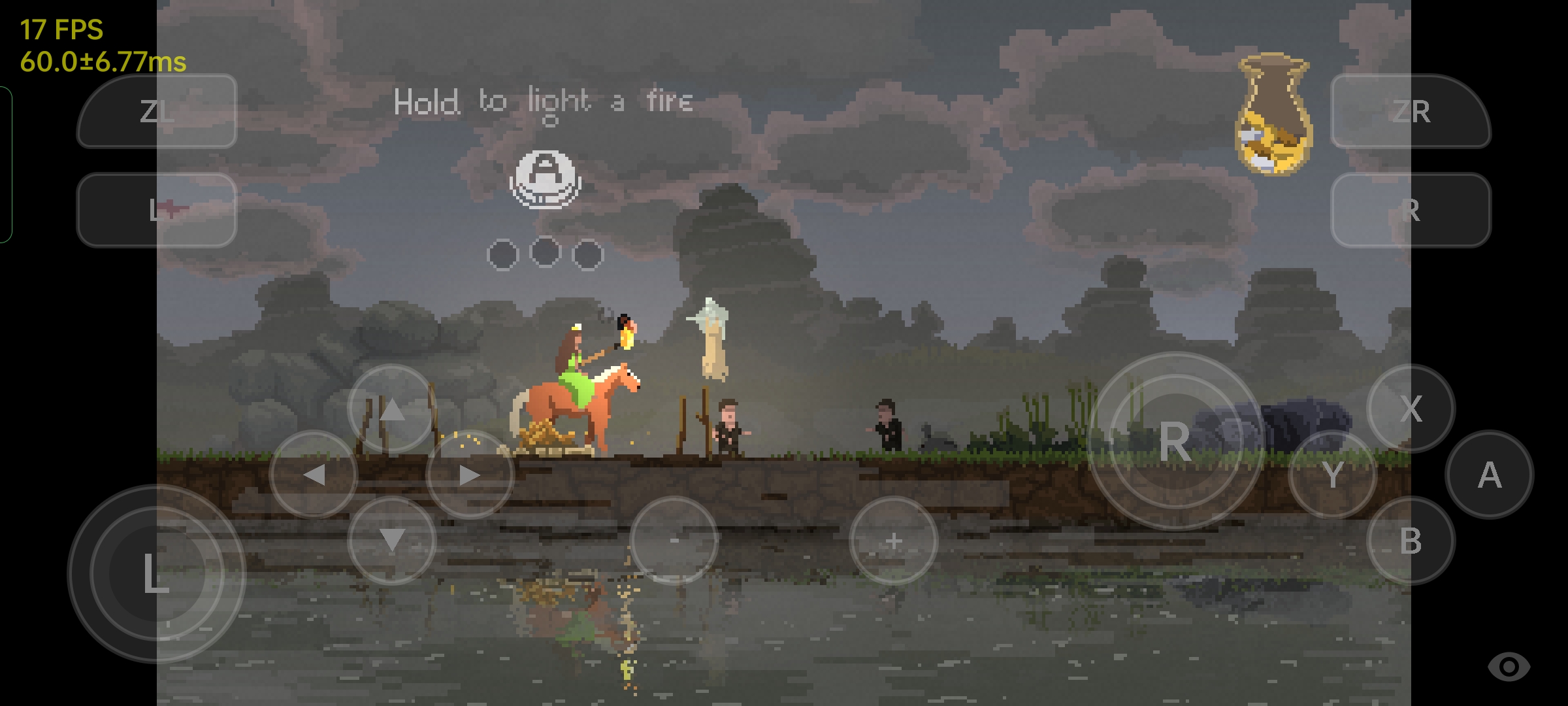Tap the R bumper button
The height and width of the screenshot is (706, 1568).
pos(1411,210)
